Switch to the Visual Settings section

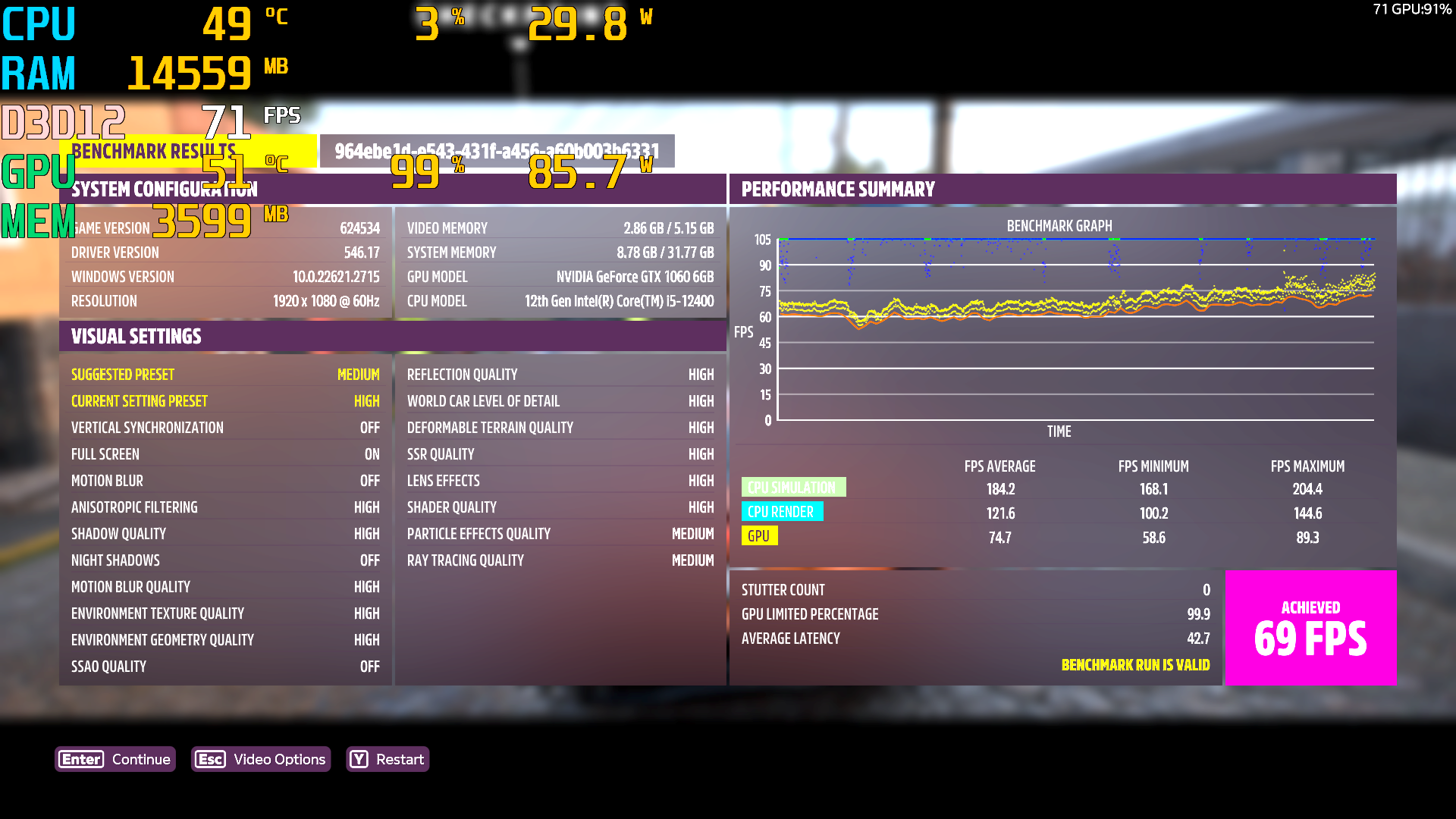[x=136, y=336]
